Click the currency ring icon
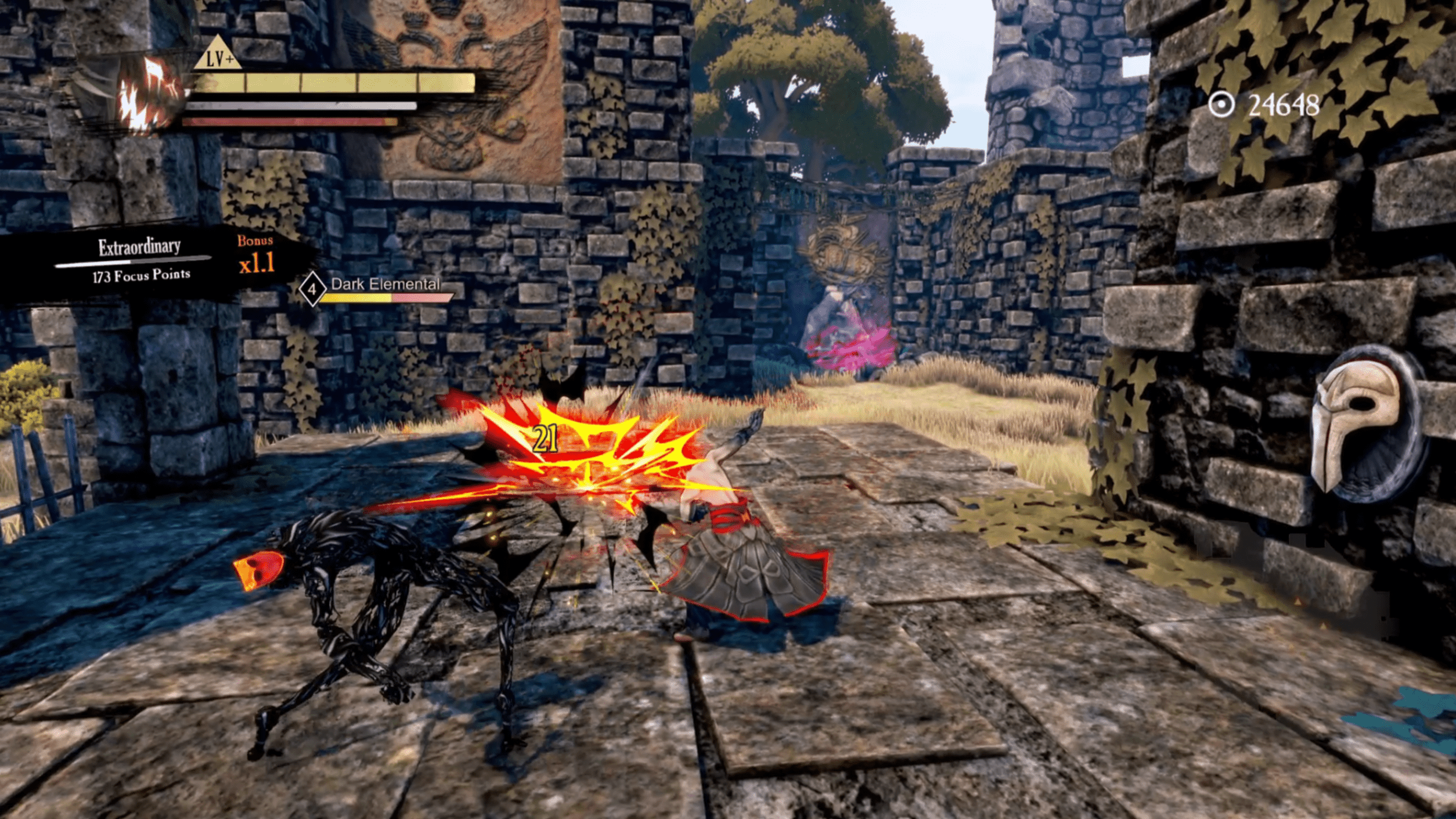This screenshot has width=1456, height=819. coord(1221,105)
